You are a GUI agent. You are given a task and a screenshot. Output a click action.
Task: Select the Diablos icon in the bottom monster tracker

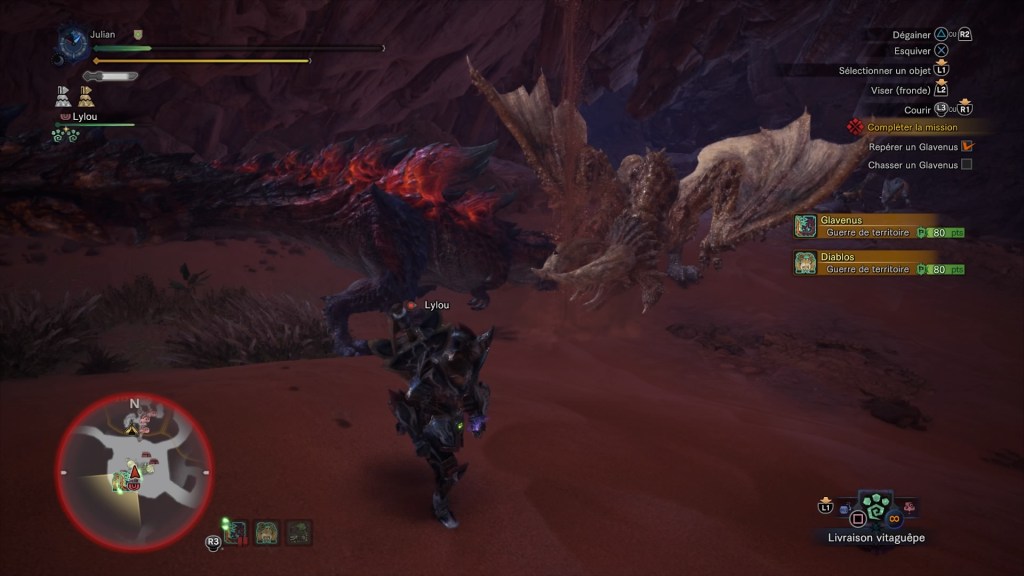coord(267,532)
